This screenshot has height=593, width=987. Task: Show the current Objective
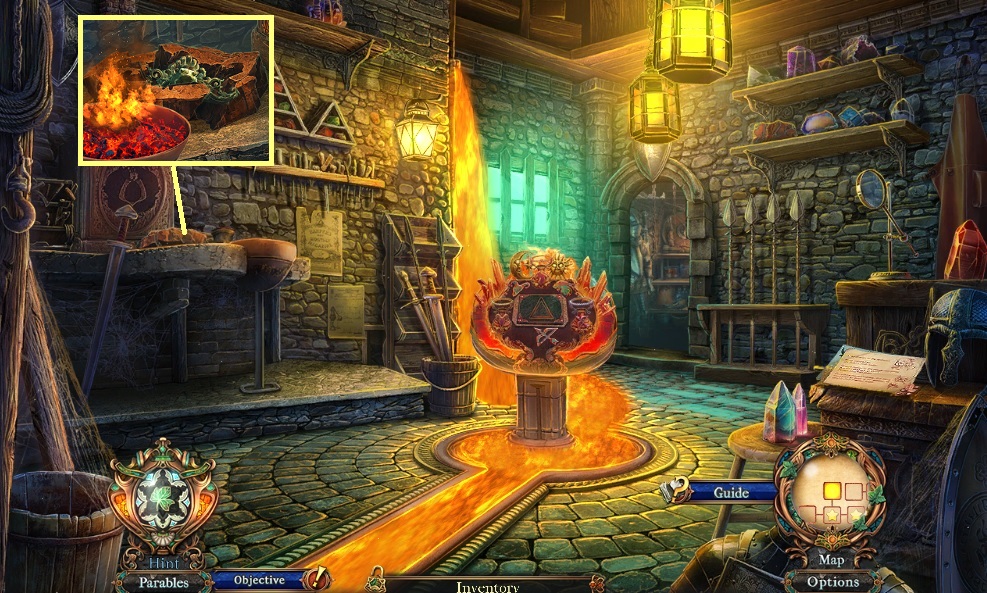click(x=259, y=579)
